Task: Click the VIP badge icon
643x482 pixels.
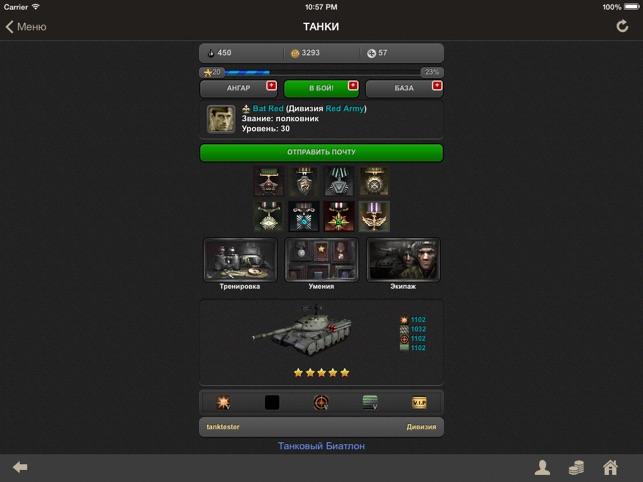Action: tap(419, 402)
